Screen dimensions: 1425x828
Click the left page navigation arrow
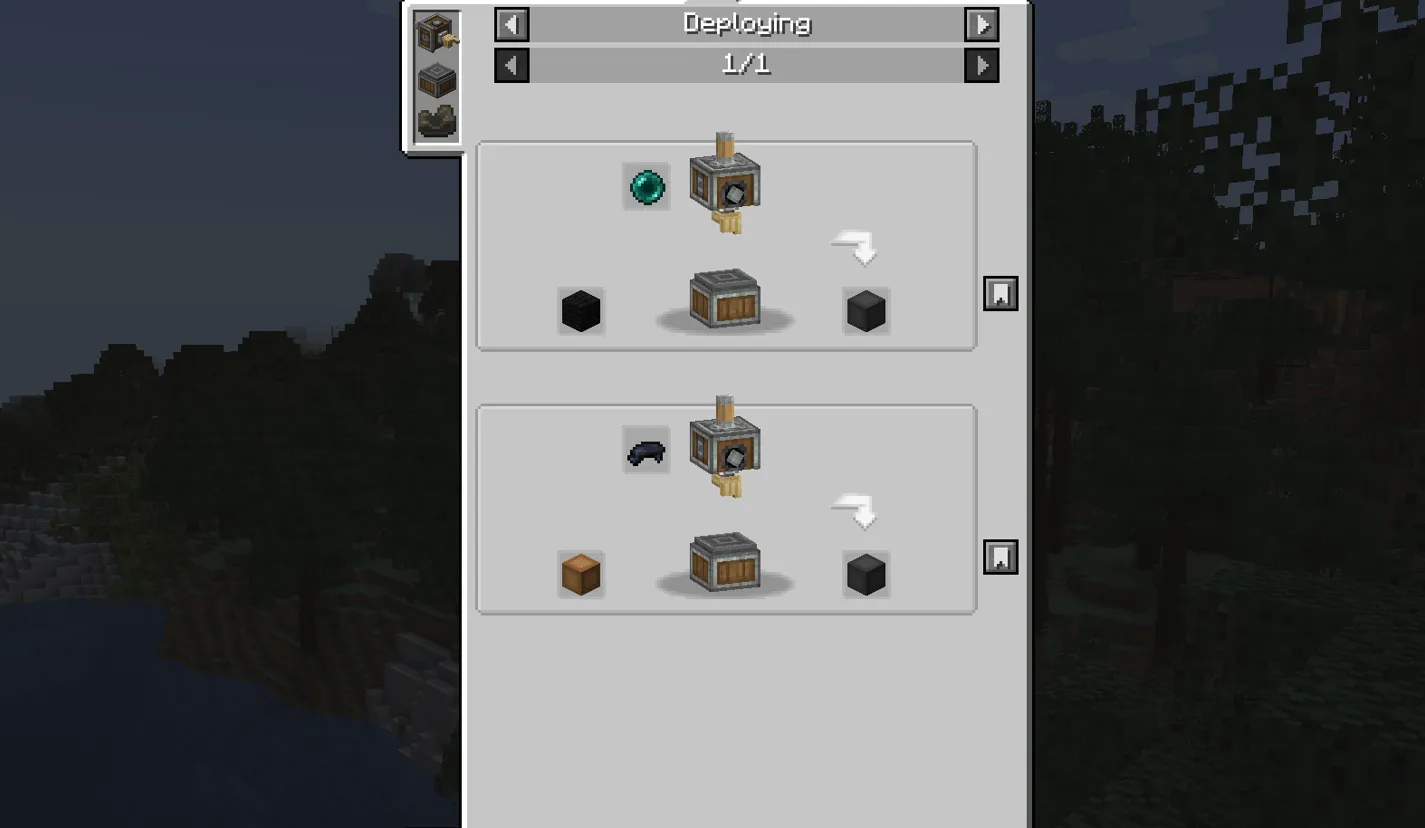coord(511,65)
